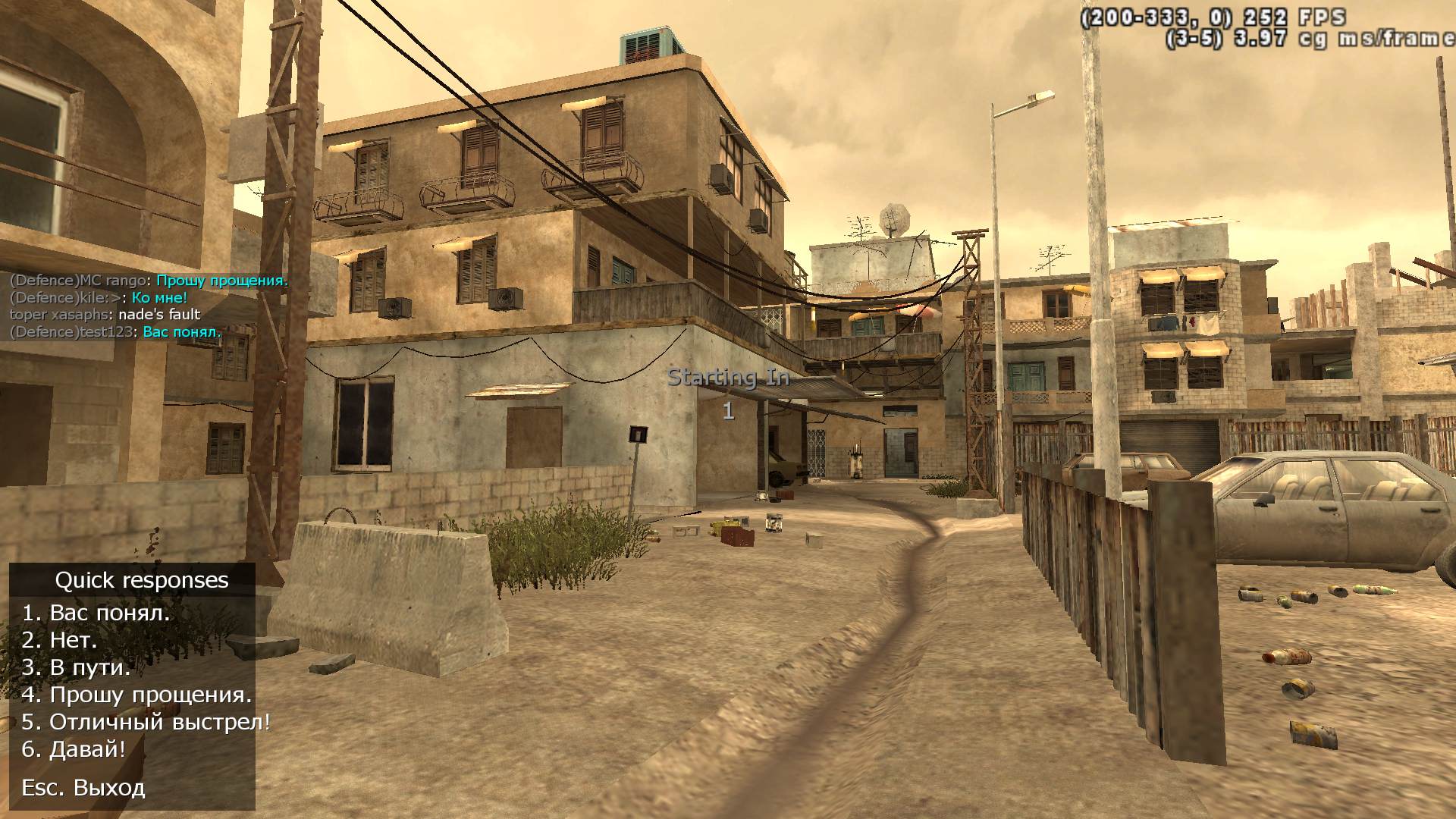Choose "Отличный выстрел!" from quick responses
The height and width of the screenshot is (819, 1456).
146,722
